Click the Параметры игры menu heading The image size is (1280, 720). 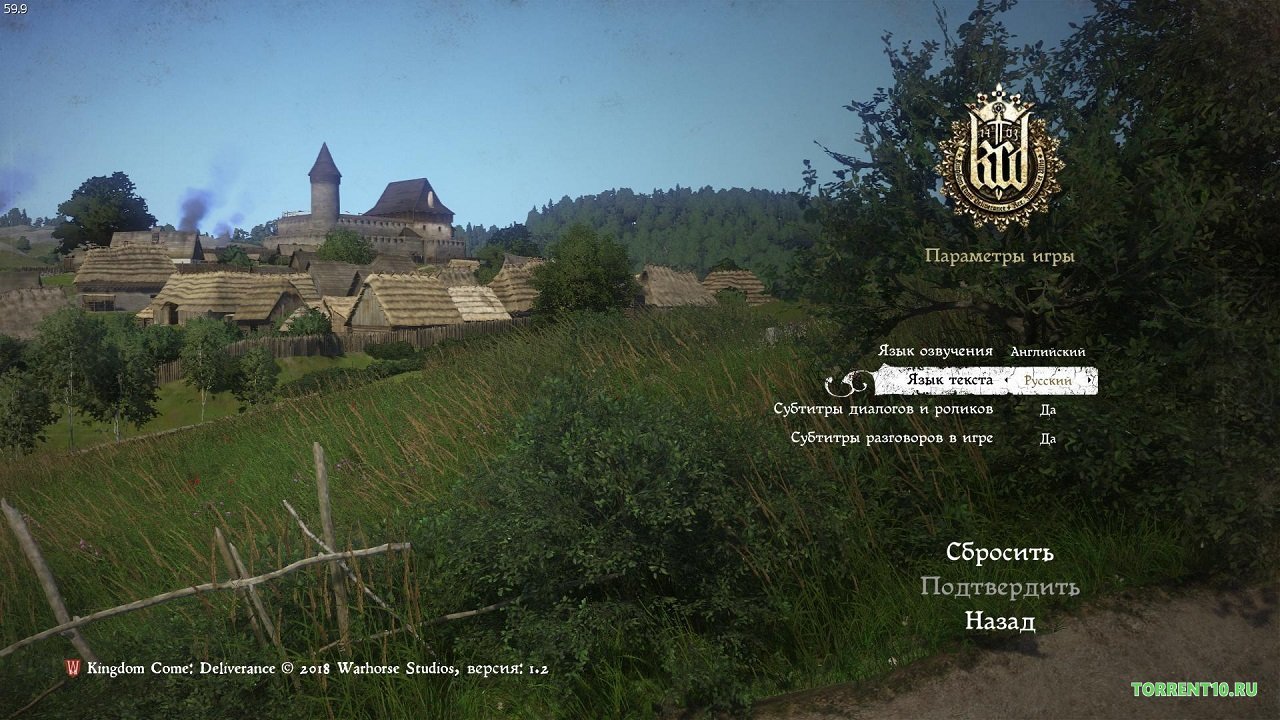[998, 256]
